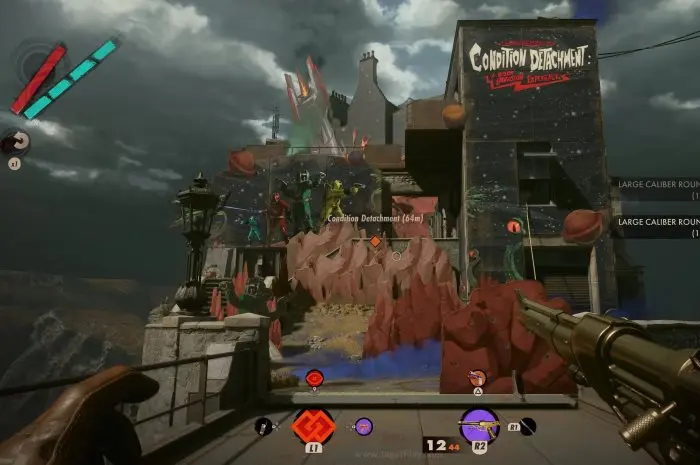The width and height of the screenshot is (700, 465).
Task: Click the Reprise rewind charge icon
Action: coord(17,142)
